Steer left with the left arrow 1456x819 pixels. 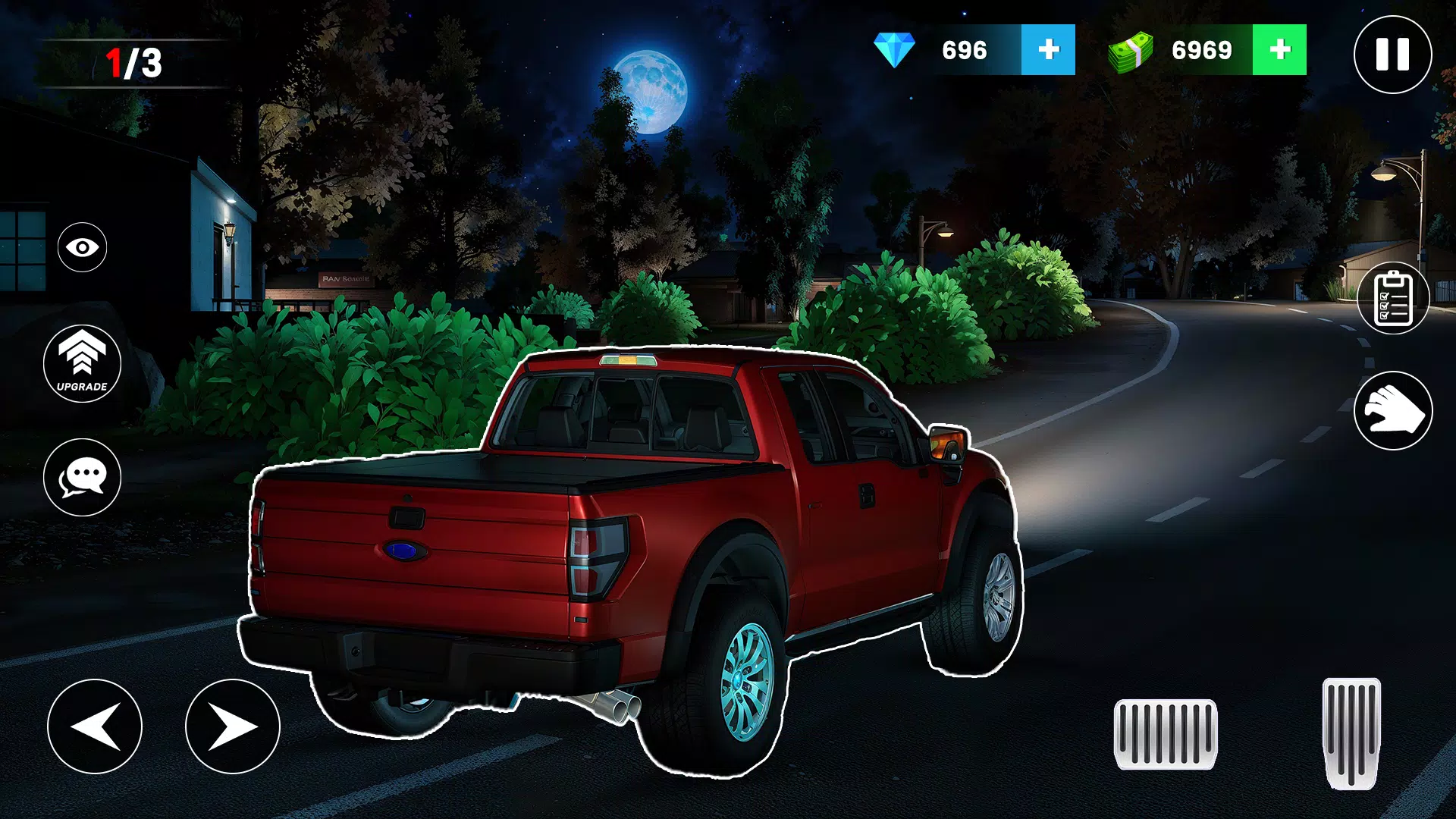(x=95, y=726)
